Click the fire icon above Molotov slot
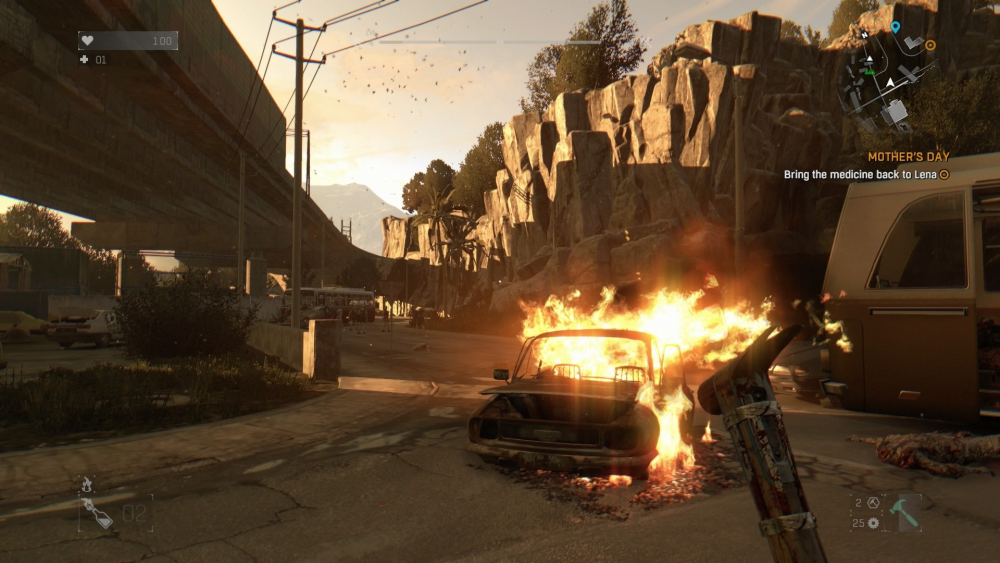 pyautogui.click(x=87, y=484)
